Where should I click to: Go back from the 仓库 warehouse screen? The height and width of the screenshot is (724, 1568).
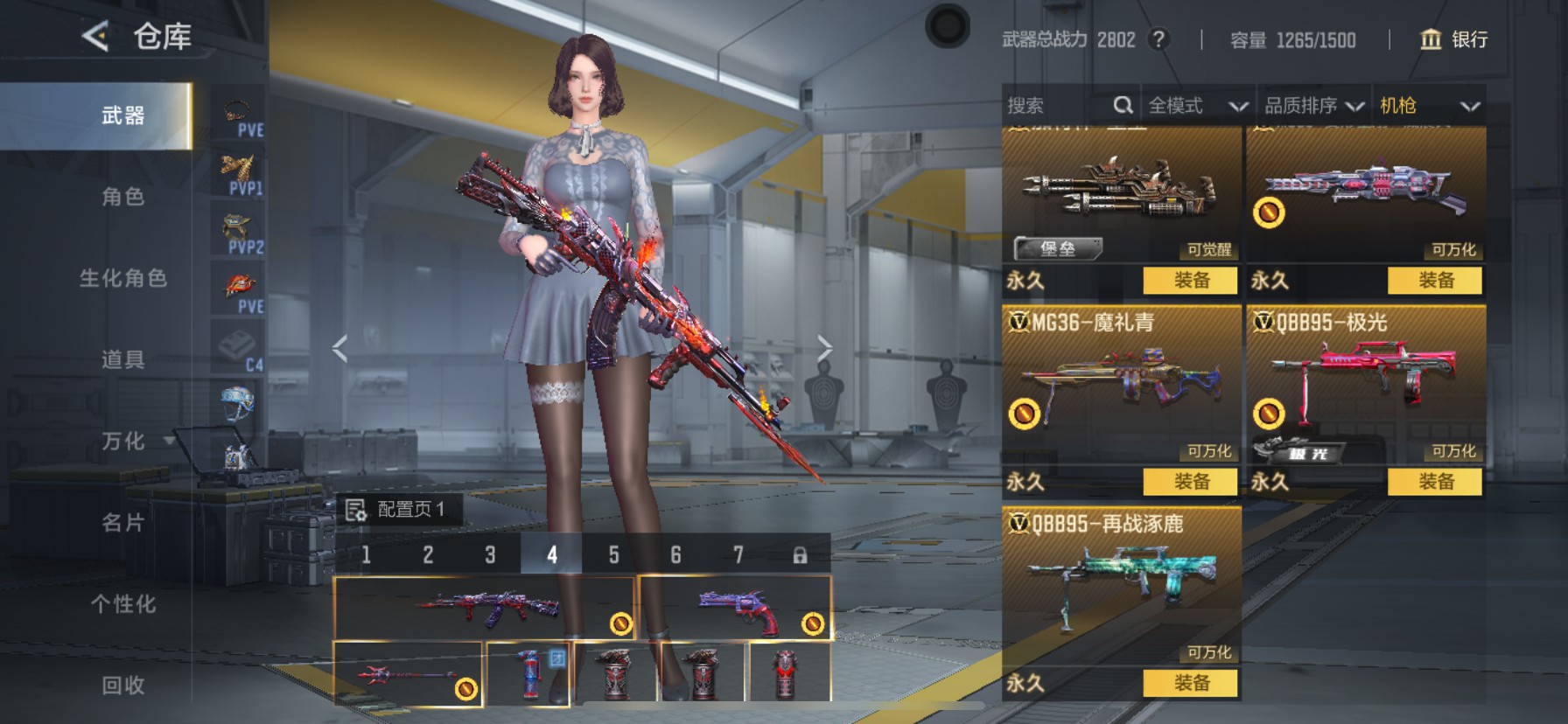tap(95, 37)
